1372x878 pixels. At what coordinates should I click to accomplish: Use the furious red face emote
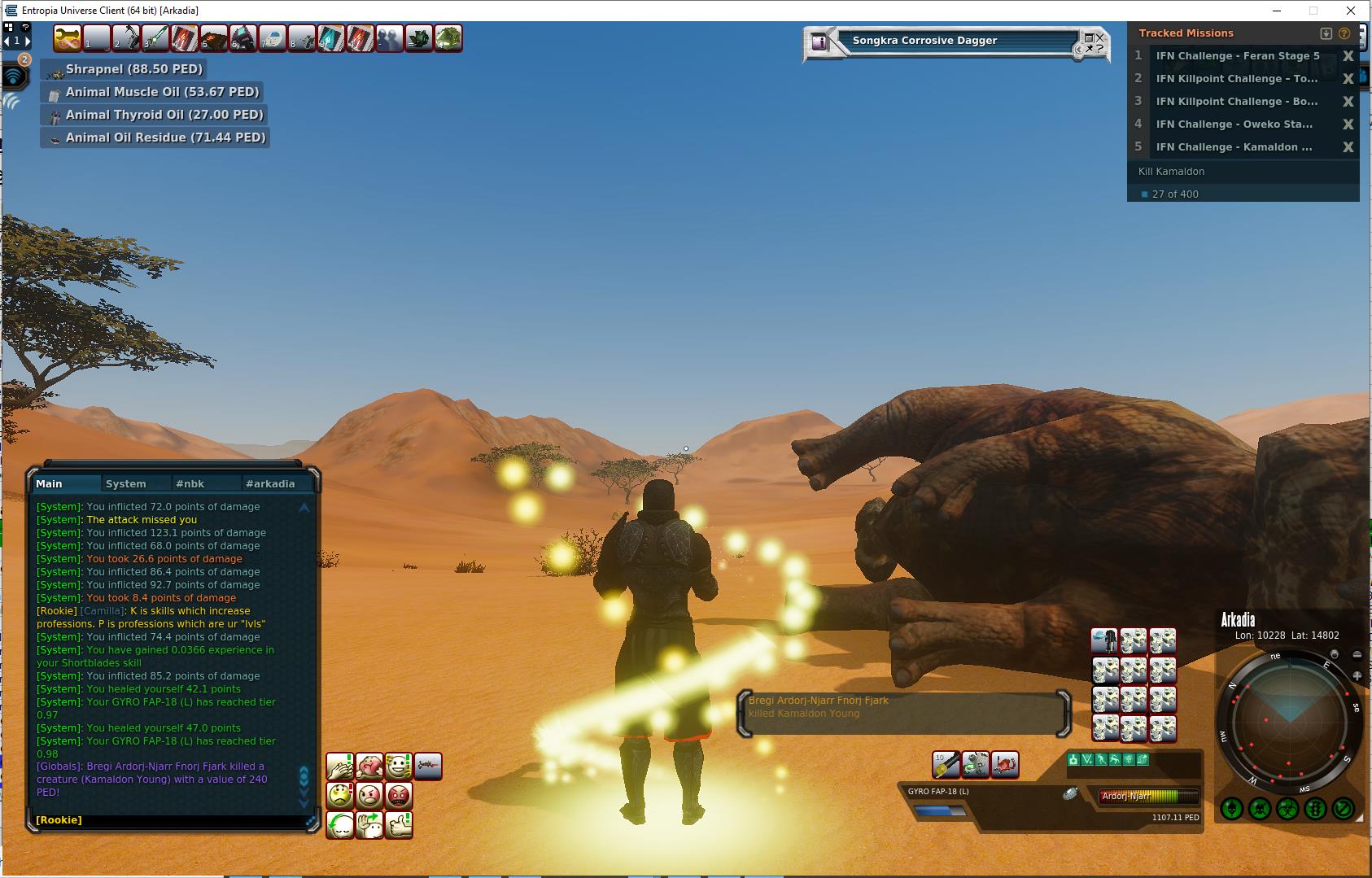399,795
